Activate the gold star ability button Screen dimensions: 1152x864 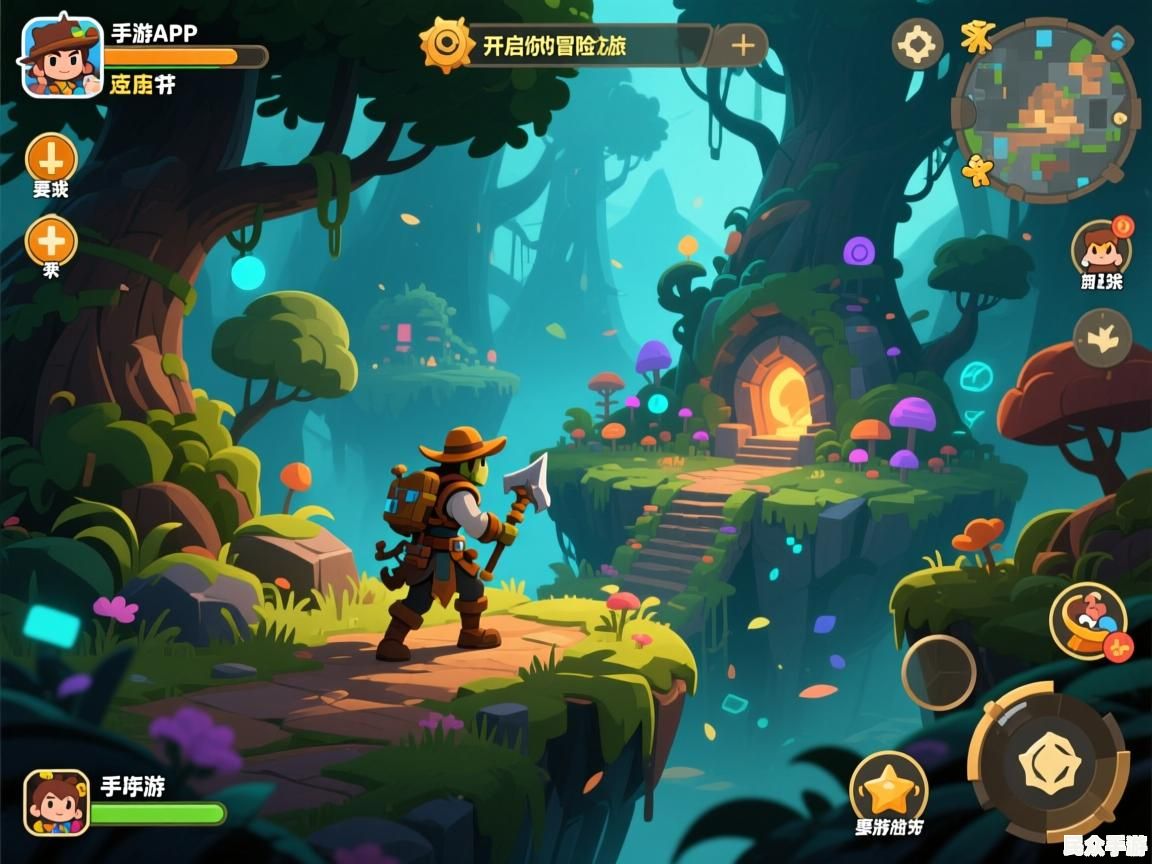888,789
